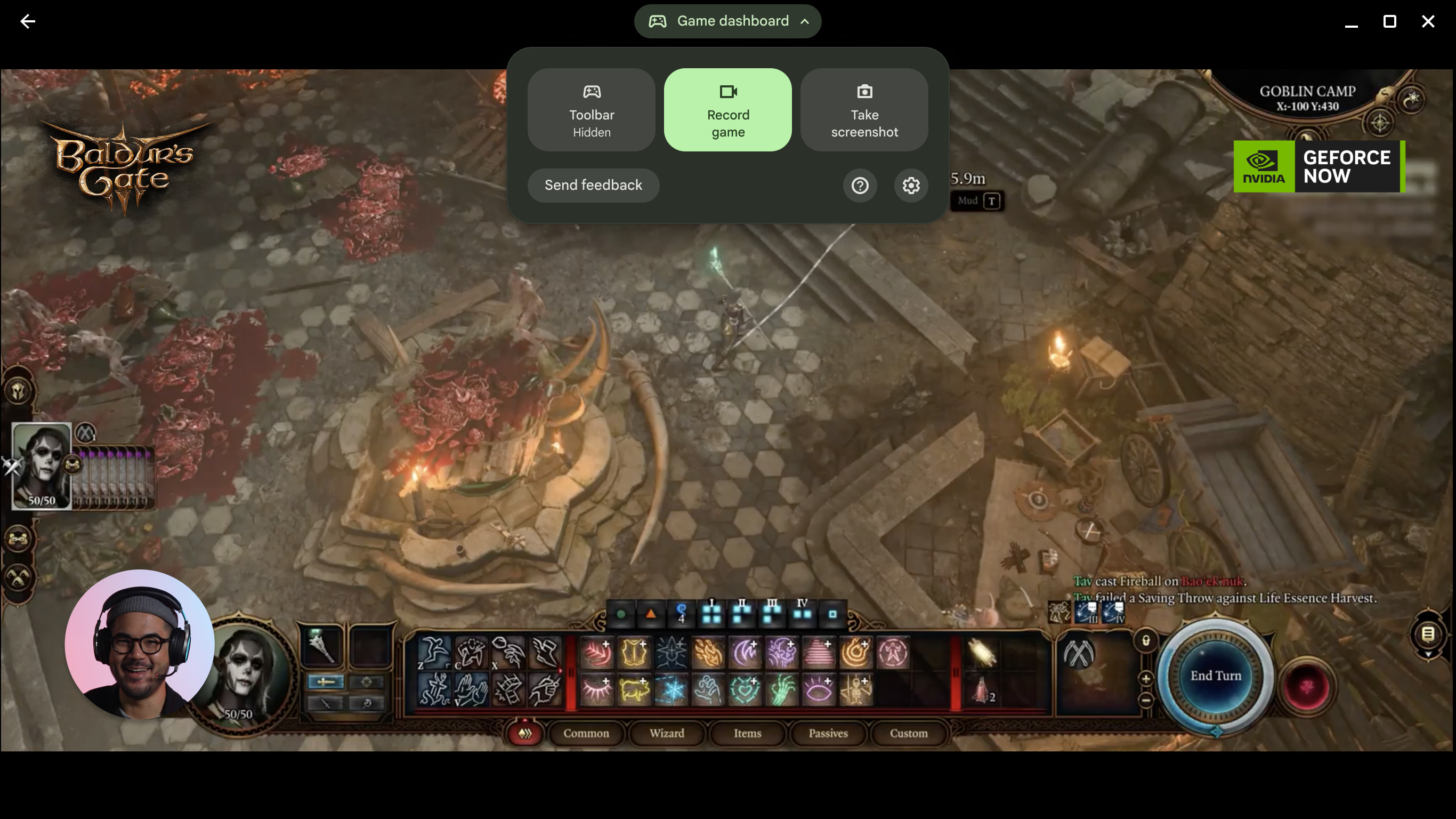Click the party portrait on the left
Screen dimensions: 1456x819
coord(42,465)
